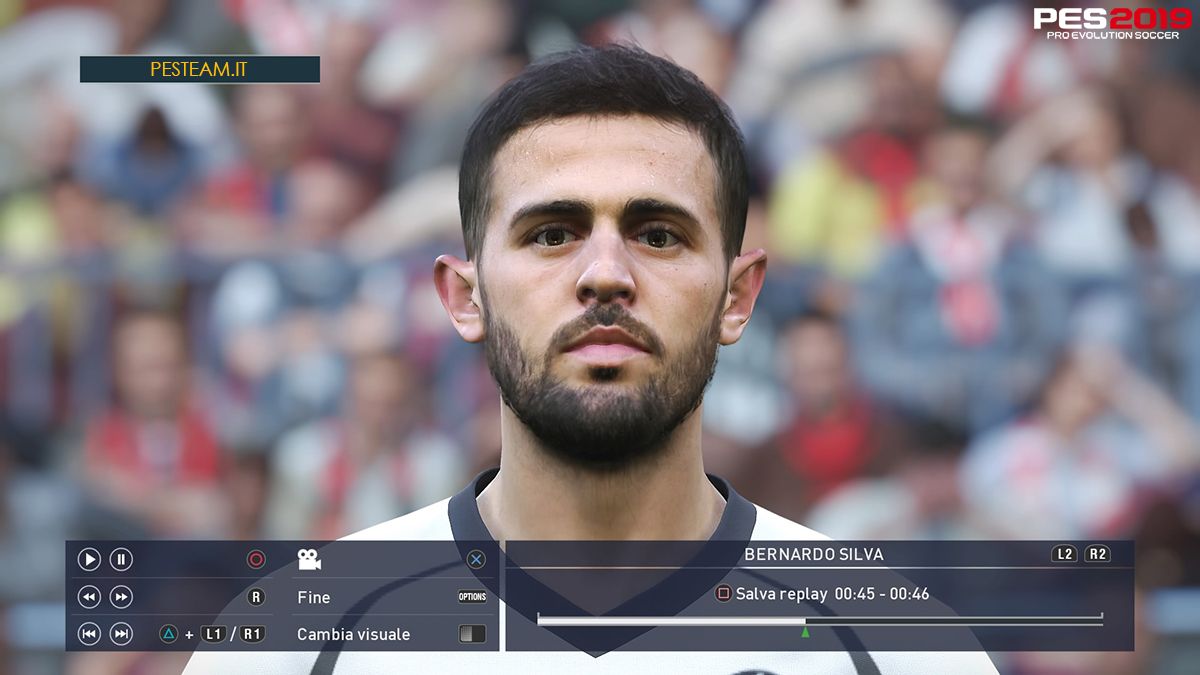Click Salva replay to save the clip

780,594
